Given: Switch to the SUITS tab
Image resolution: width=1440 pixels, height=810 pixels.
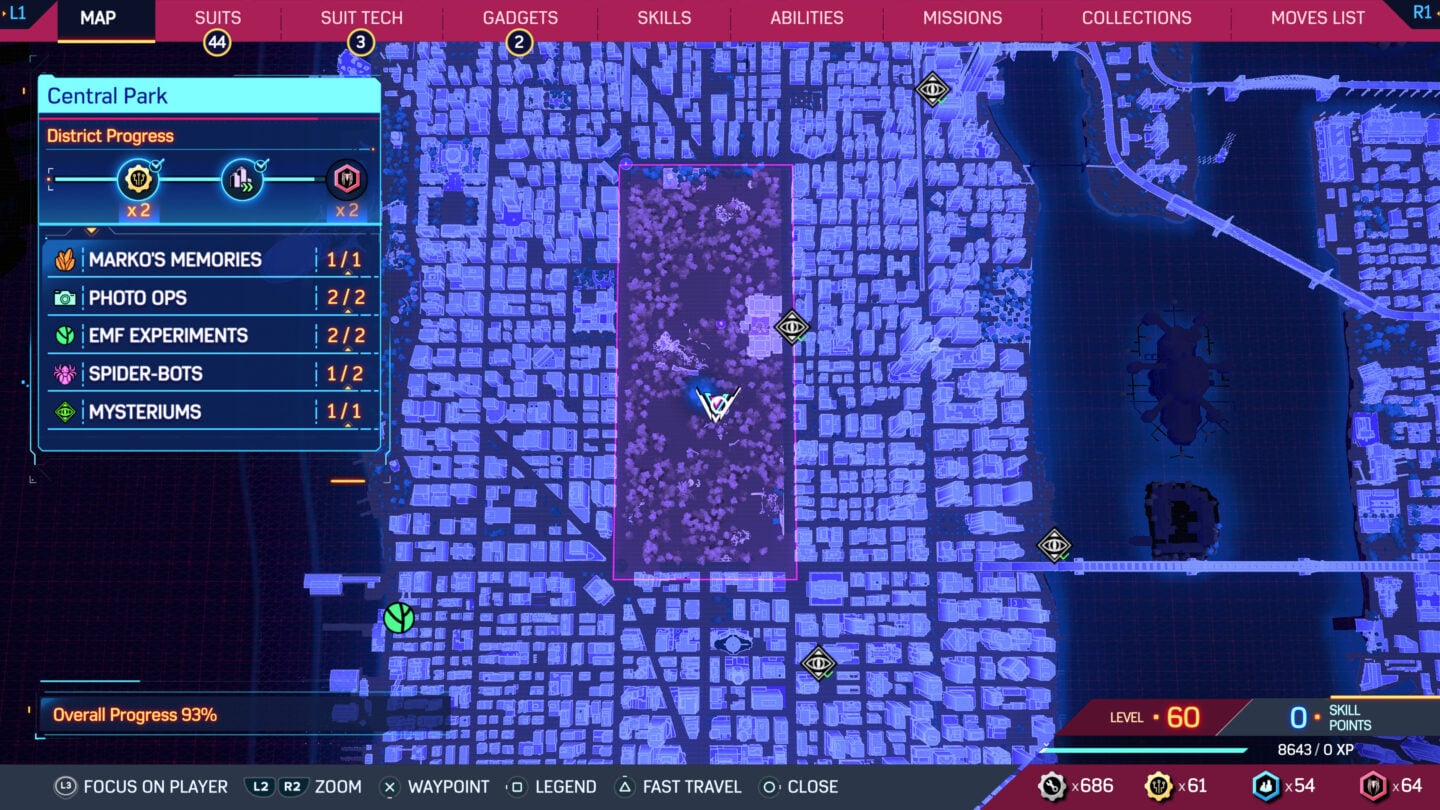Looking at the screenshot, I should [x=216, y=17].
